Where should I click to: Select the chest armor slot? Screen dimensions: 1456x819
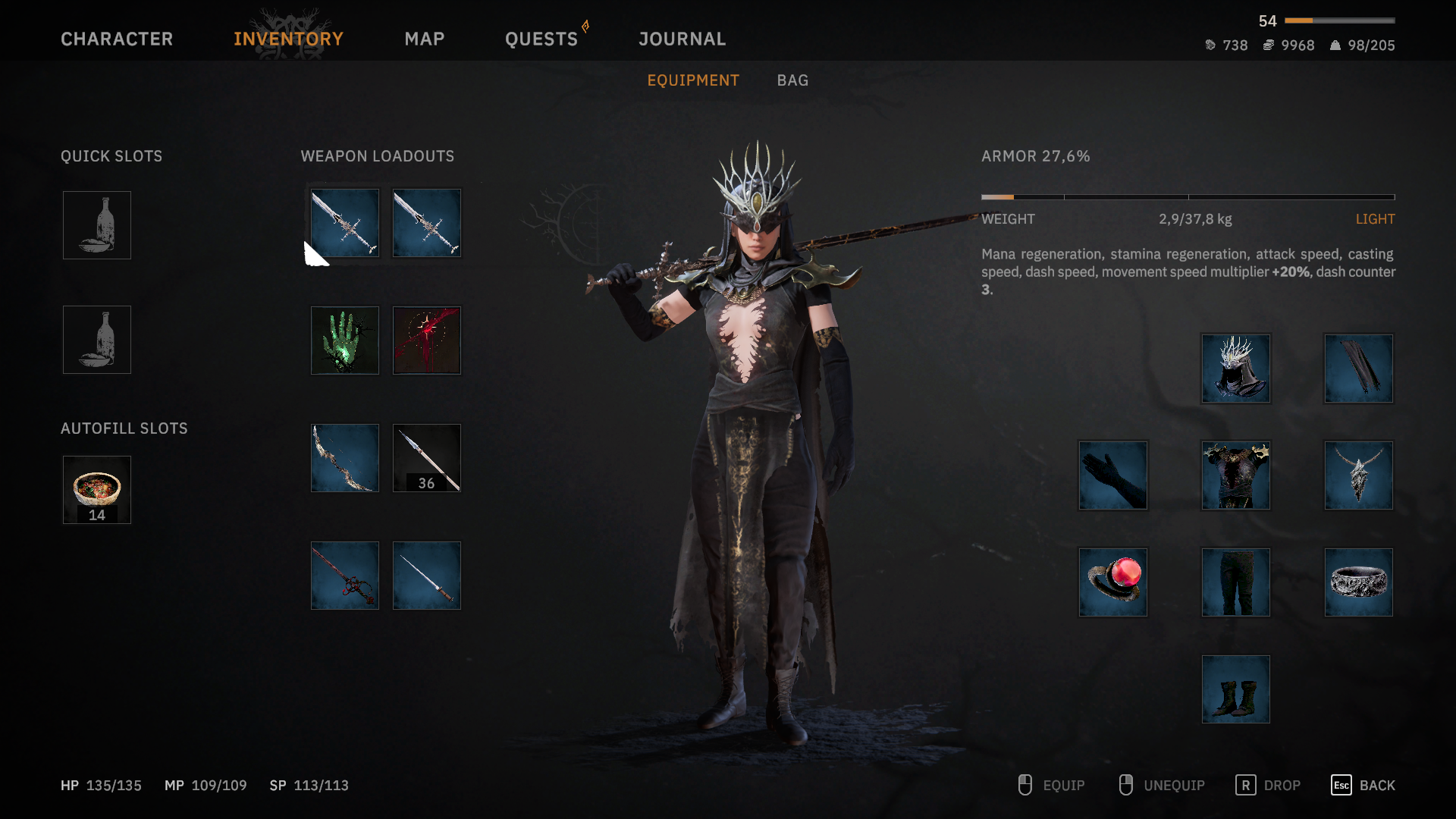[1236, 475]
